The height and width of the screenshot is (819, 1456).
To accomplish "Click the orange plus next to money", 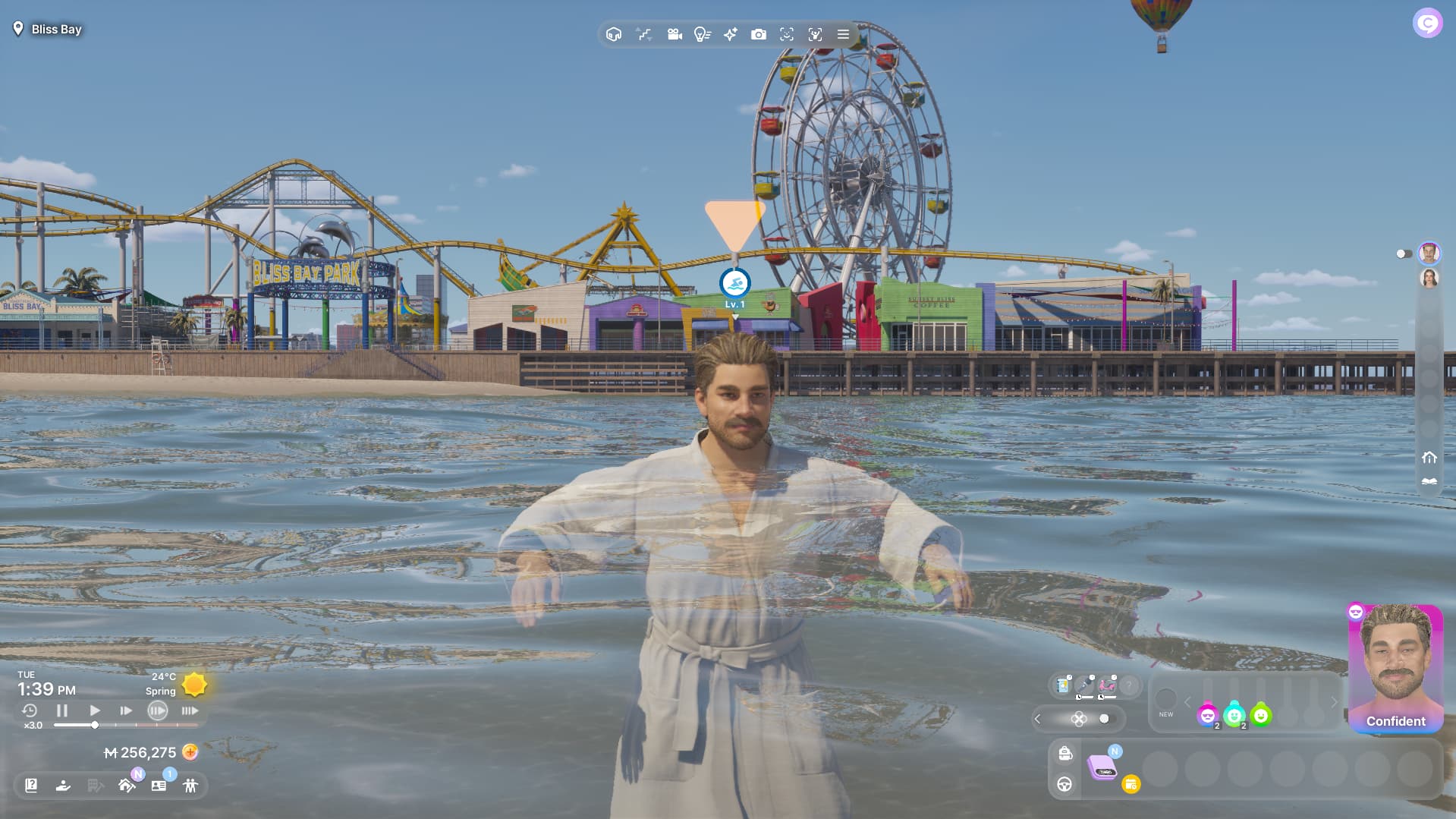I will 190,752.
